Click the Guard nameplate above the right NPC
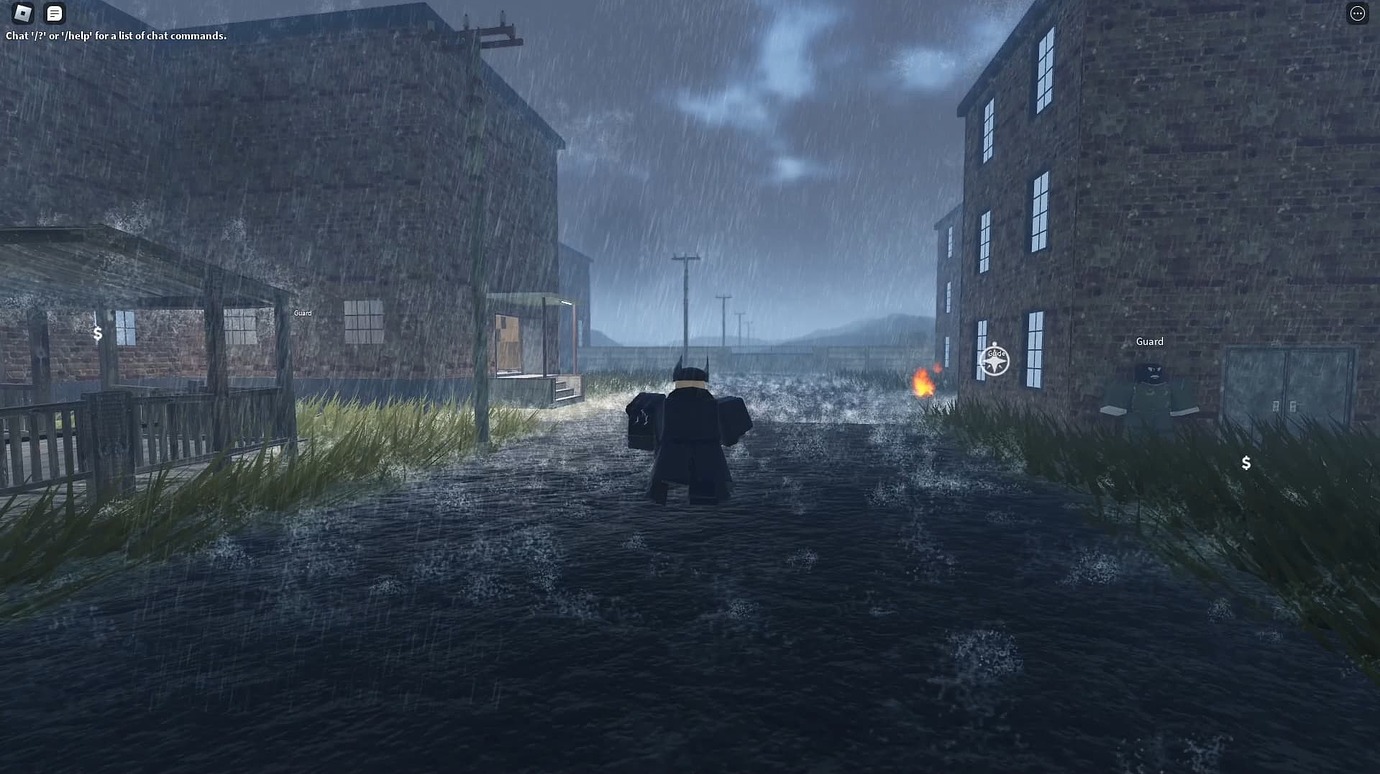This screenshot has height=774, width=1380. (x=1148, y=341)
